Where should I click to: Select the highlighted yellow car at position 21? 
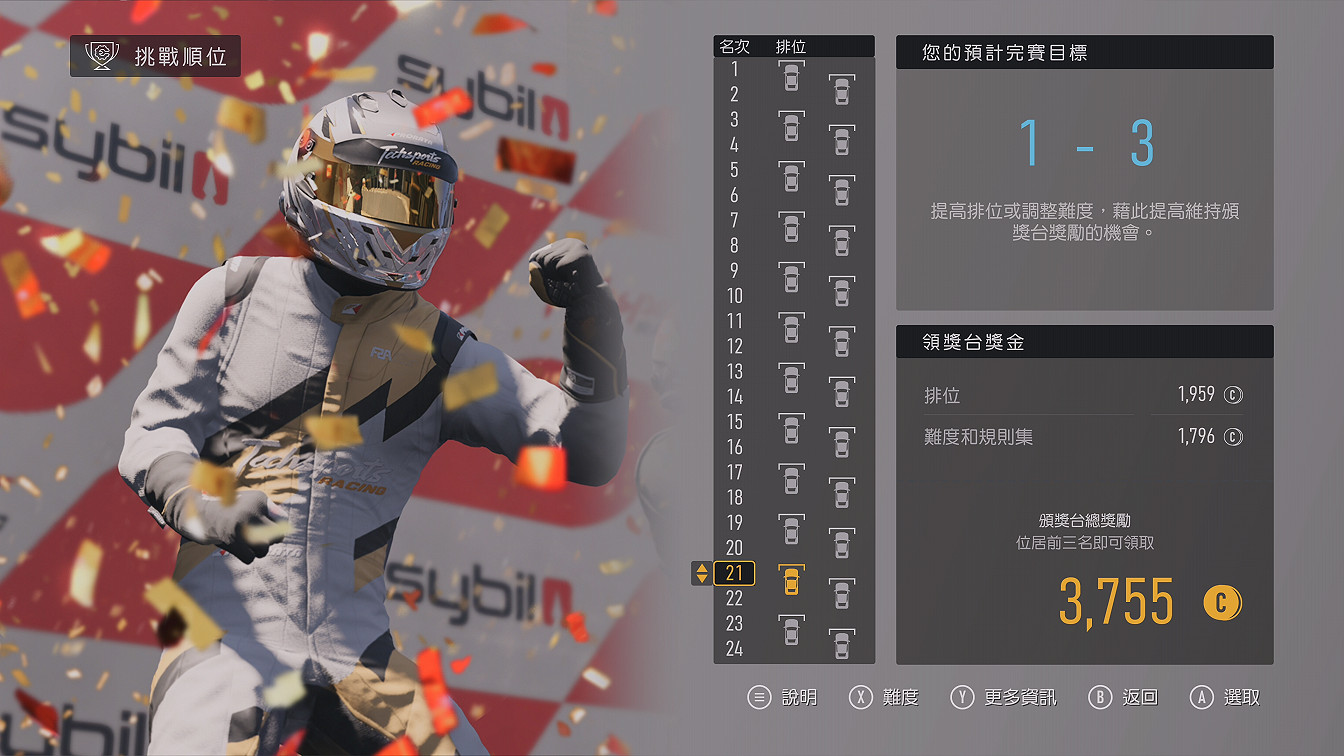790,582
